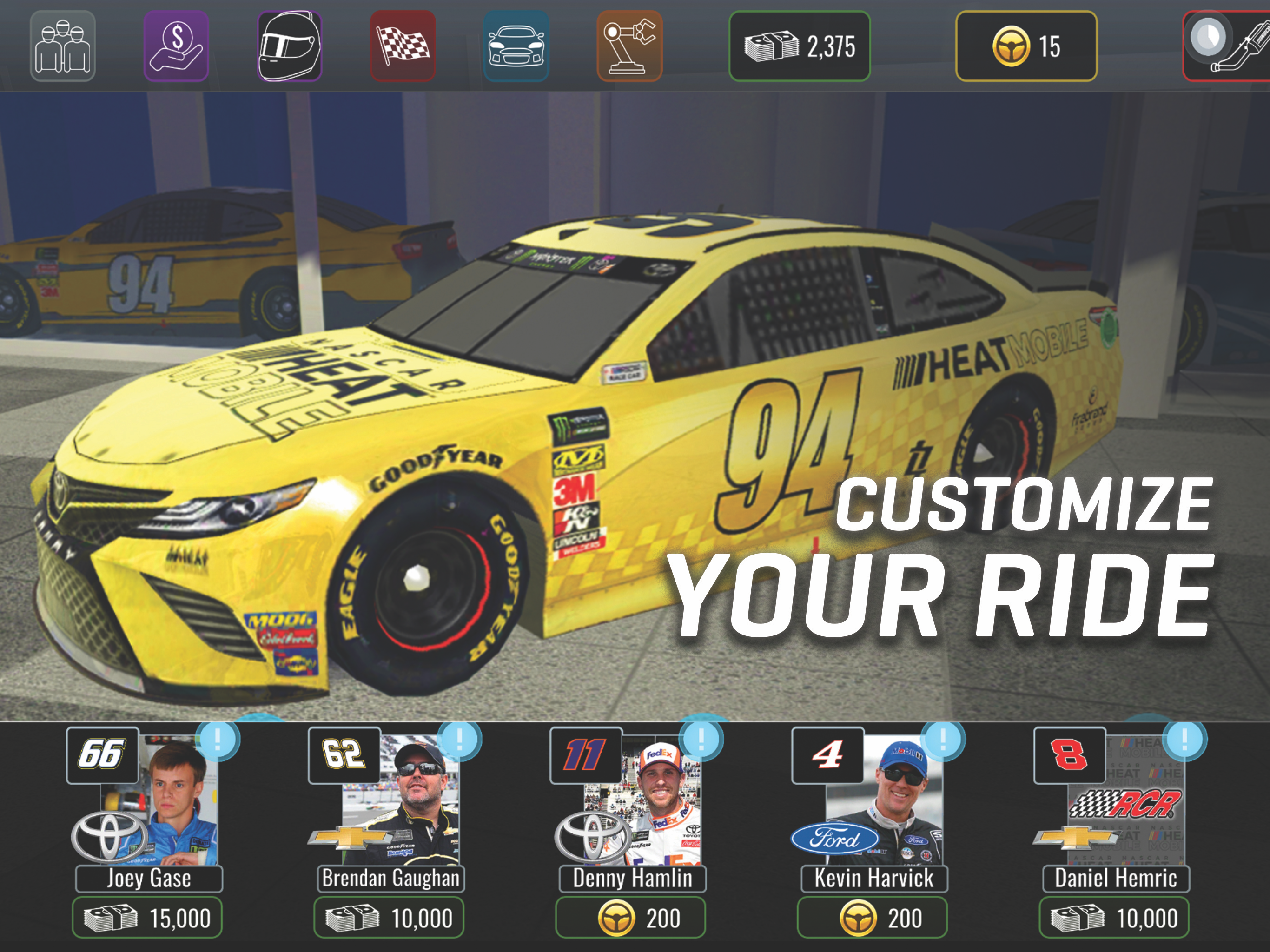The width and height of the screenshot is (1270, 952).
Task: Select the racing helmet driver icon
Action: [289, 46]
